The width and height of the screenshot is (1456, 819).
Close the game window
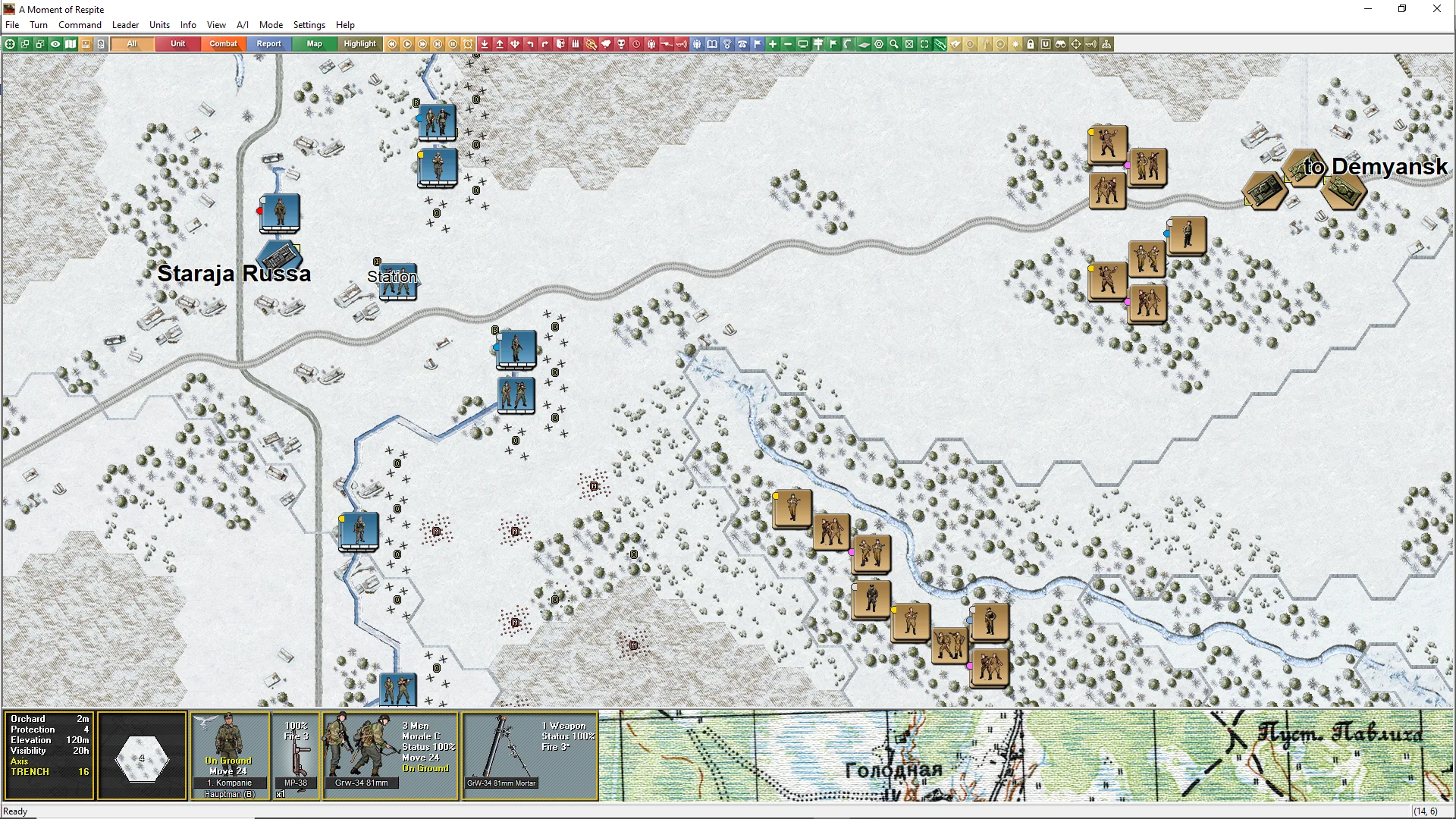coord(1436,9)
